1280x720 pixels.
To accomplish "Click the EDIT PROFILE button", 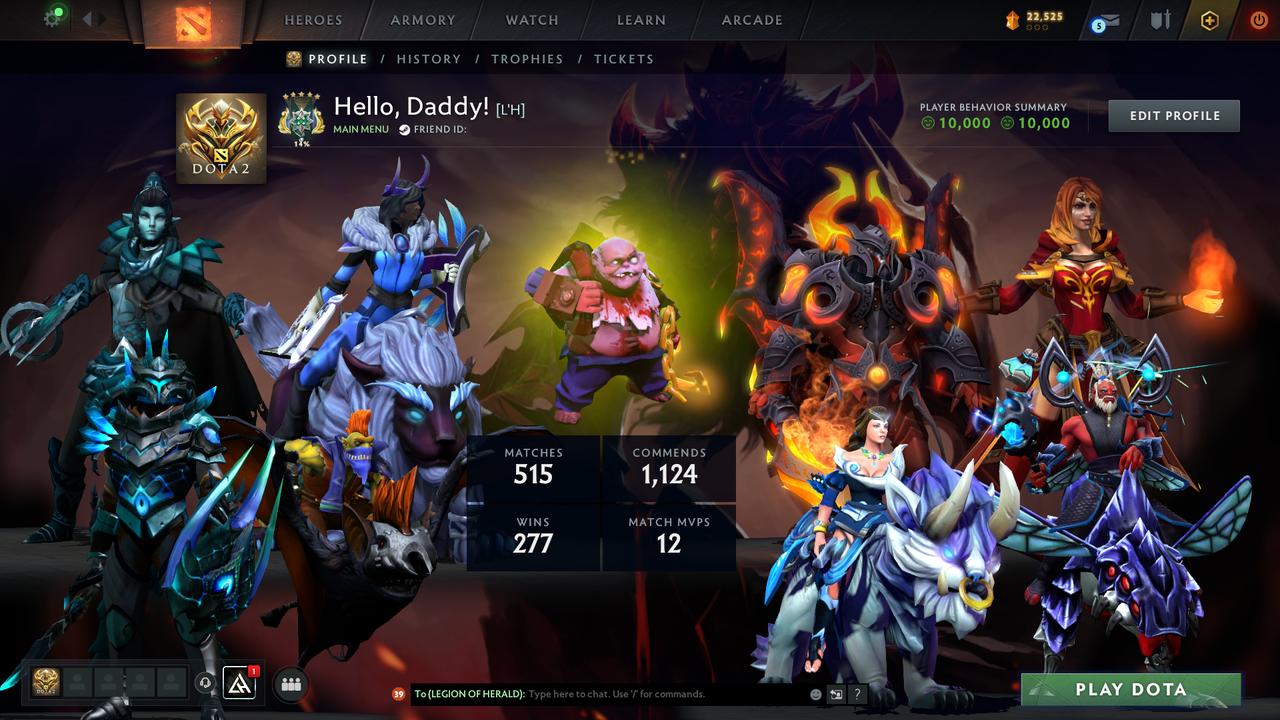I will pyautogui.click(x=1173, y=115).
